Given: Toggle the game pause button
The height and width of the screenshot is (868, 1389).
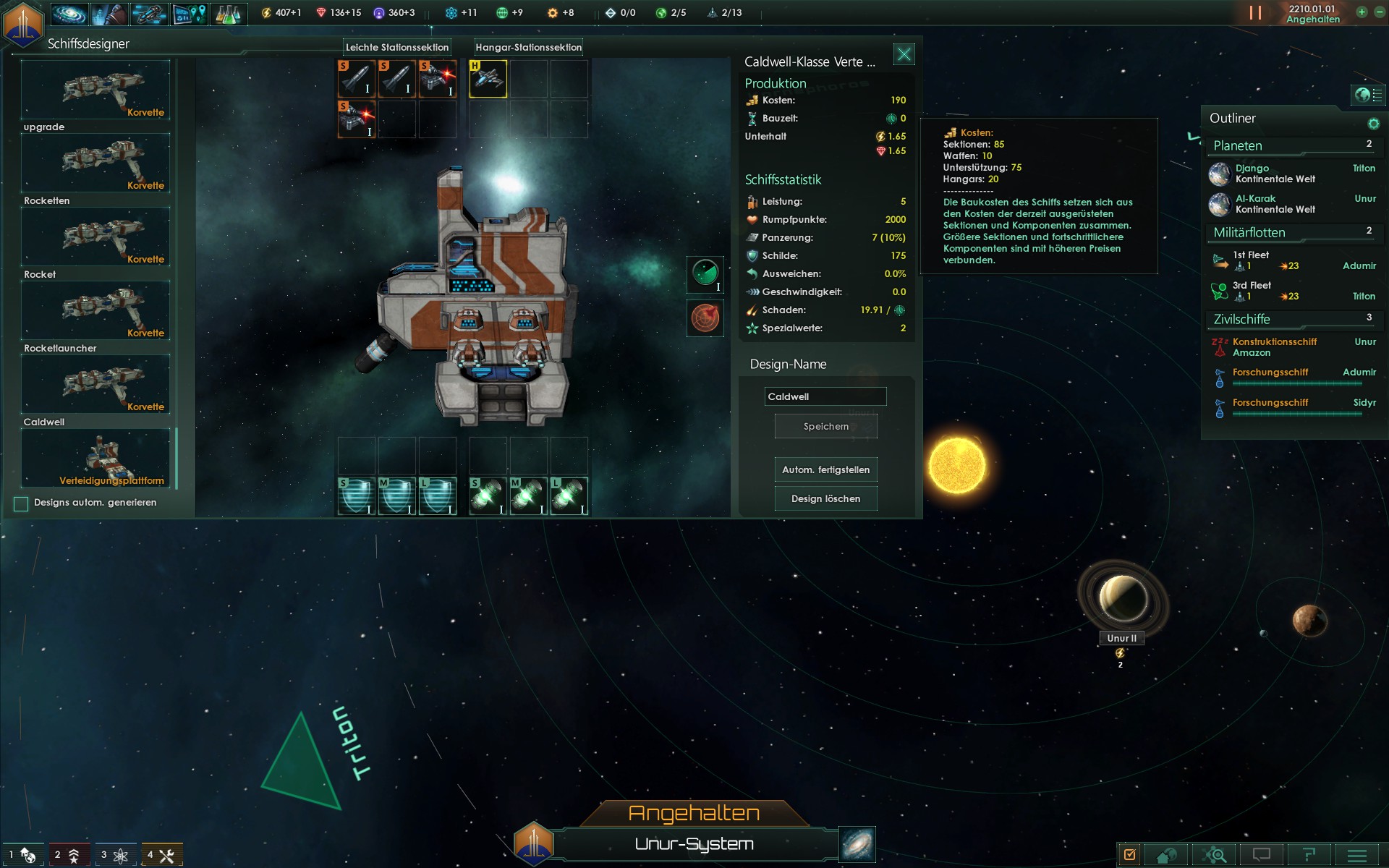Looking at the screenshot, I should point(1255,13).
